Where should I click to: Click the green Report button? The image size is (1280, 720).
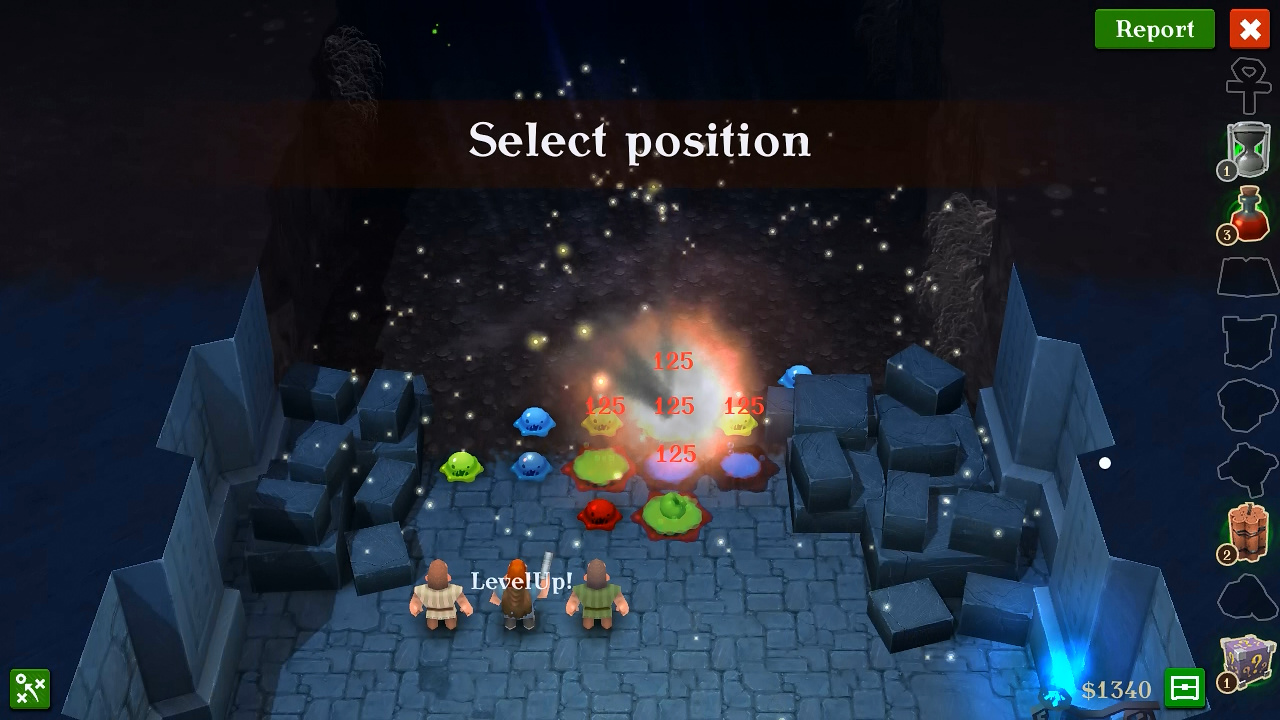(x=1154, y=29)
